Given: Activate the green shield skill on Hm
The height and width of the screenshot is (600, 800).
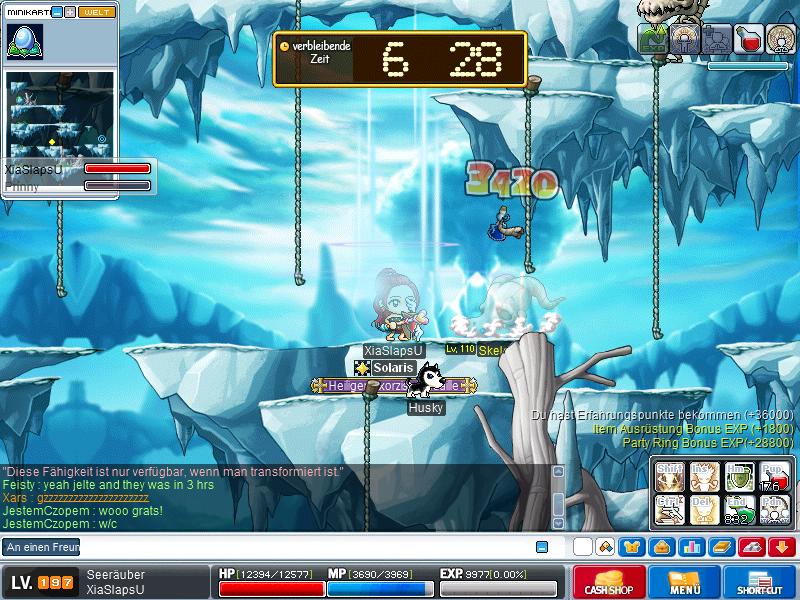Looking at the screenshot, I should coord(739,475).
